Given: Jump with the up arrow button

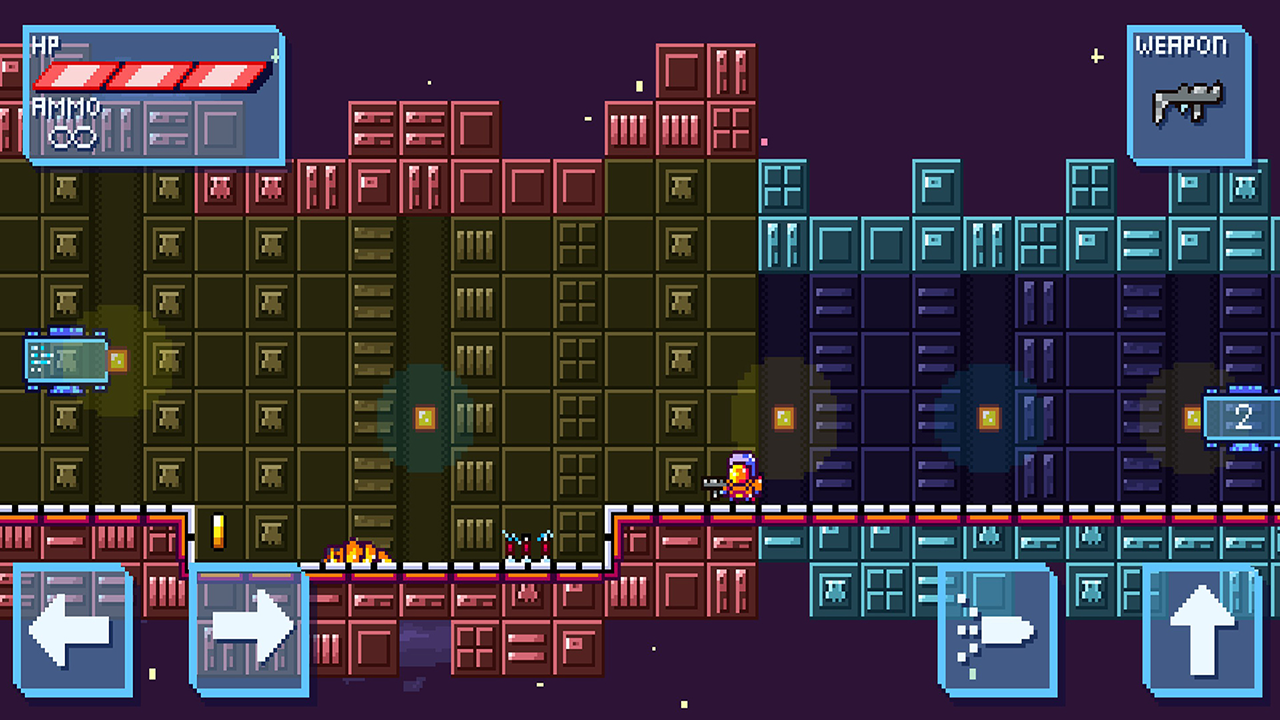Looking at the screenshot, I should coord(1202,630).
